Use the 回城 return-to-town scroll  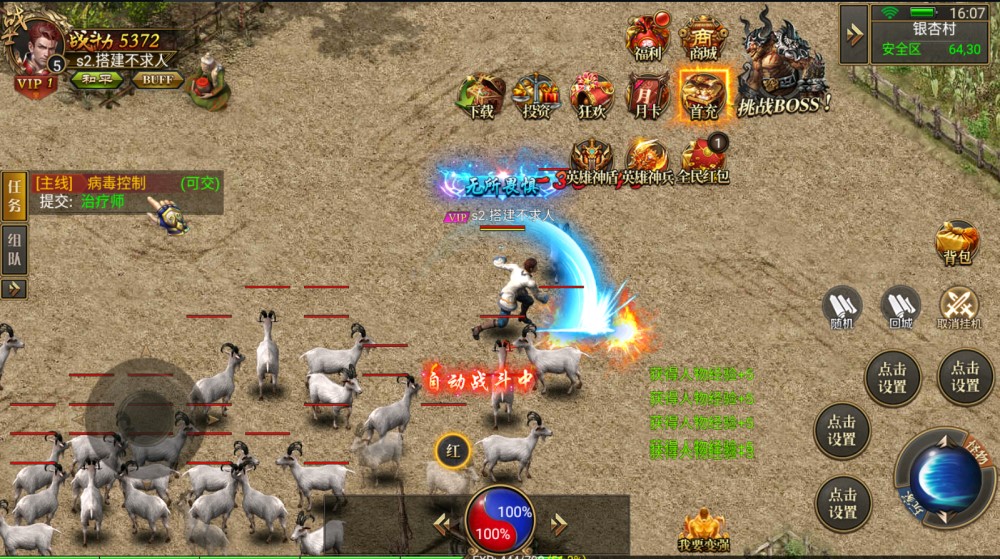coord(900,305)
